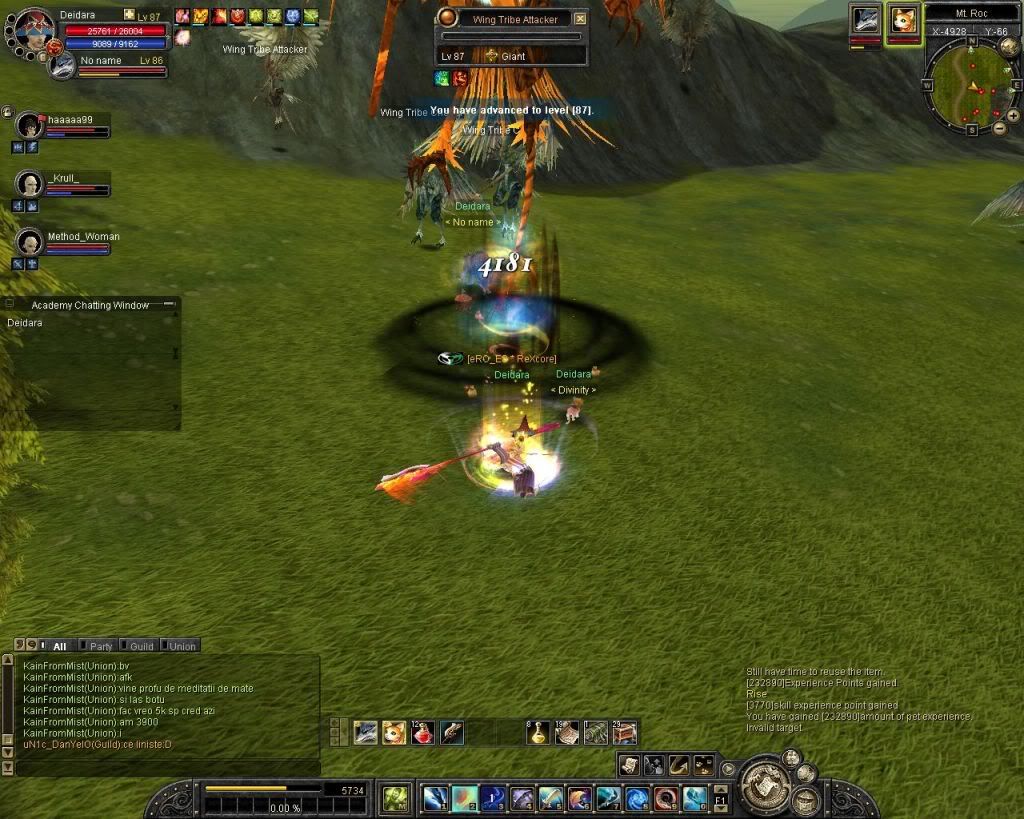Screen dimensions: 1024x819
Task: Select party member haaaaa99
Action: tap(30, 125)
